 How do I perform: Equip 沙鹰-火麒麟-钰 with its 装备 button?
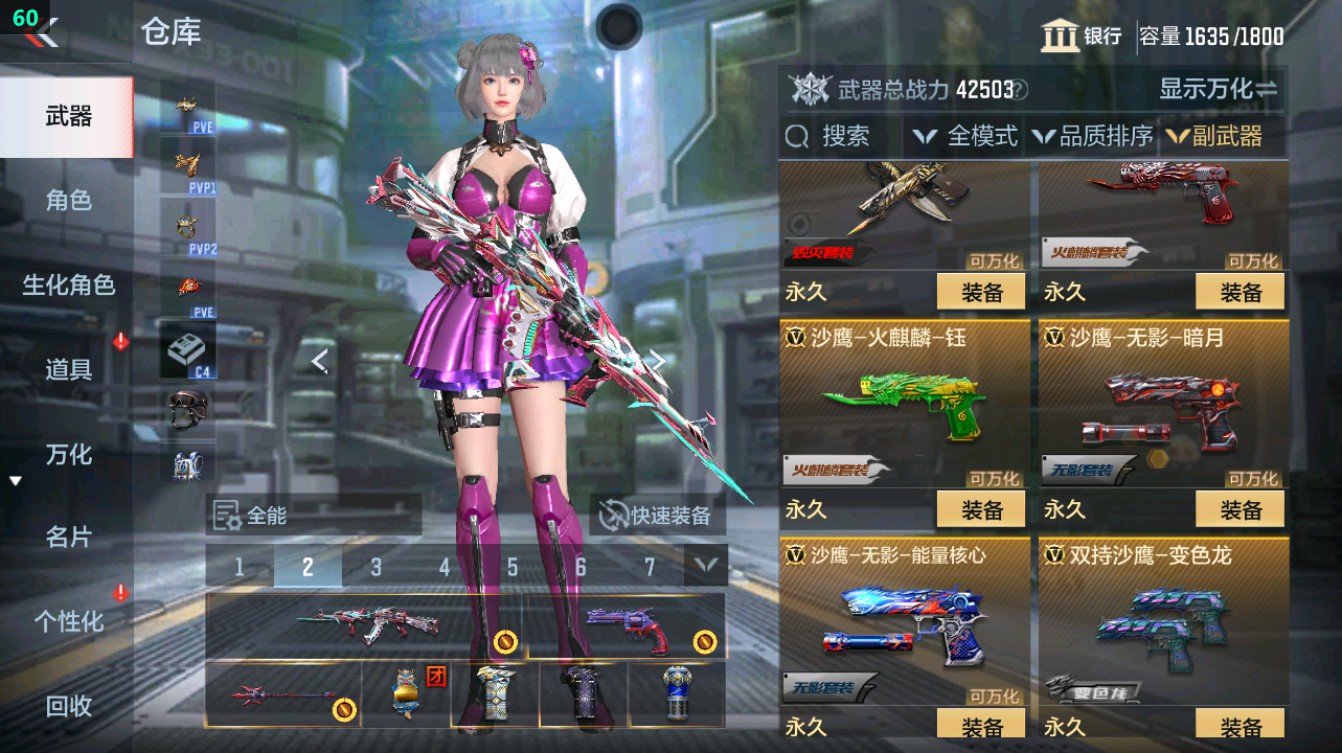point(983,509)
